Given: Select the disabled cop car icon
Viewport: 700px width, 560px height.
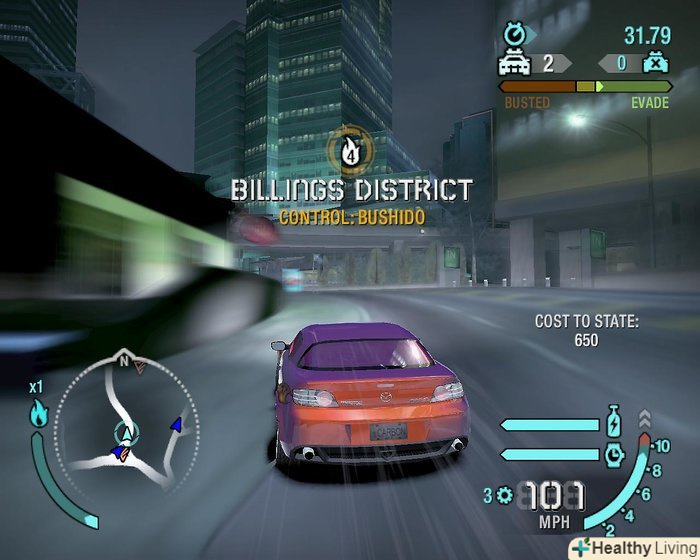Looking at the screenshot, I should coord(654,63).
